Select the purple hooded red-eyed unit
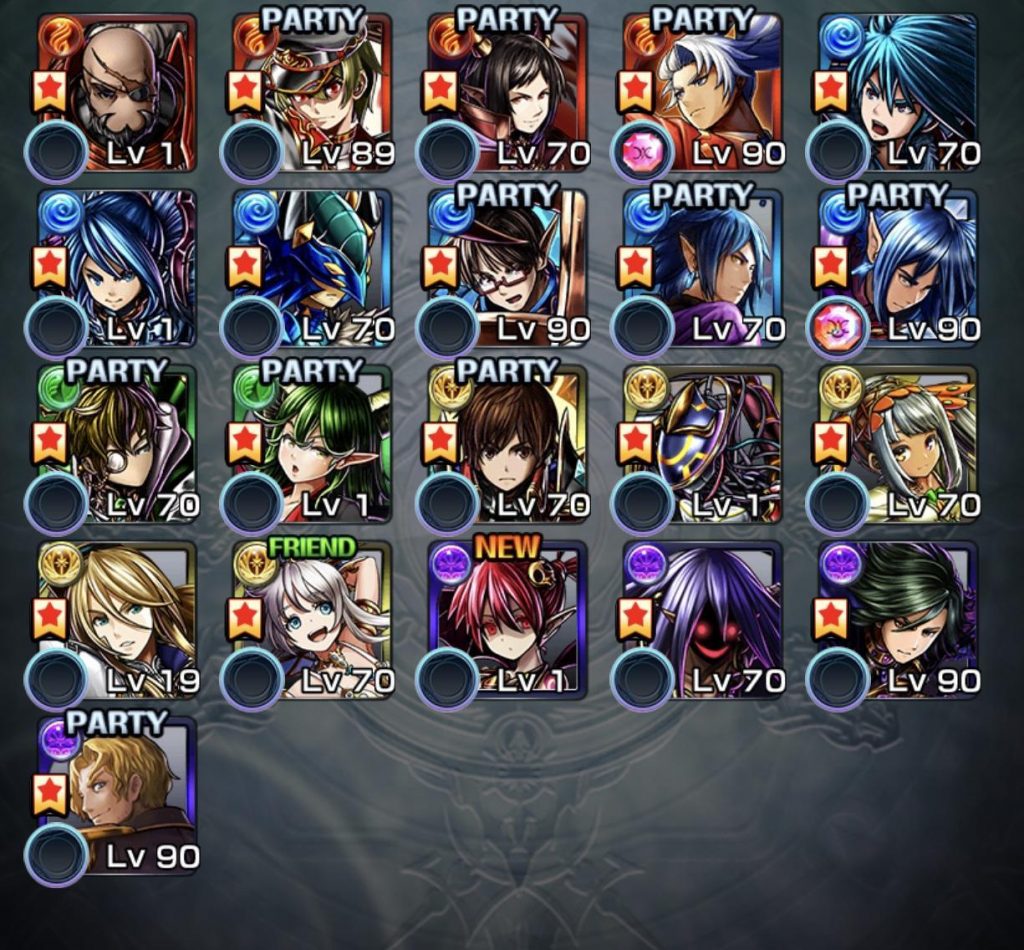The image size is (1024, 950). tap(704, 620)
